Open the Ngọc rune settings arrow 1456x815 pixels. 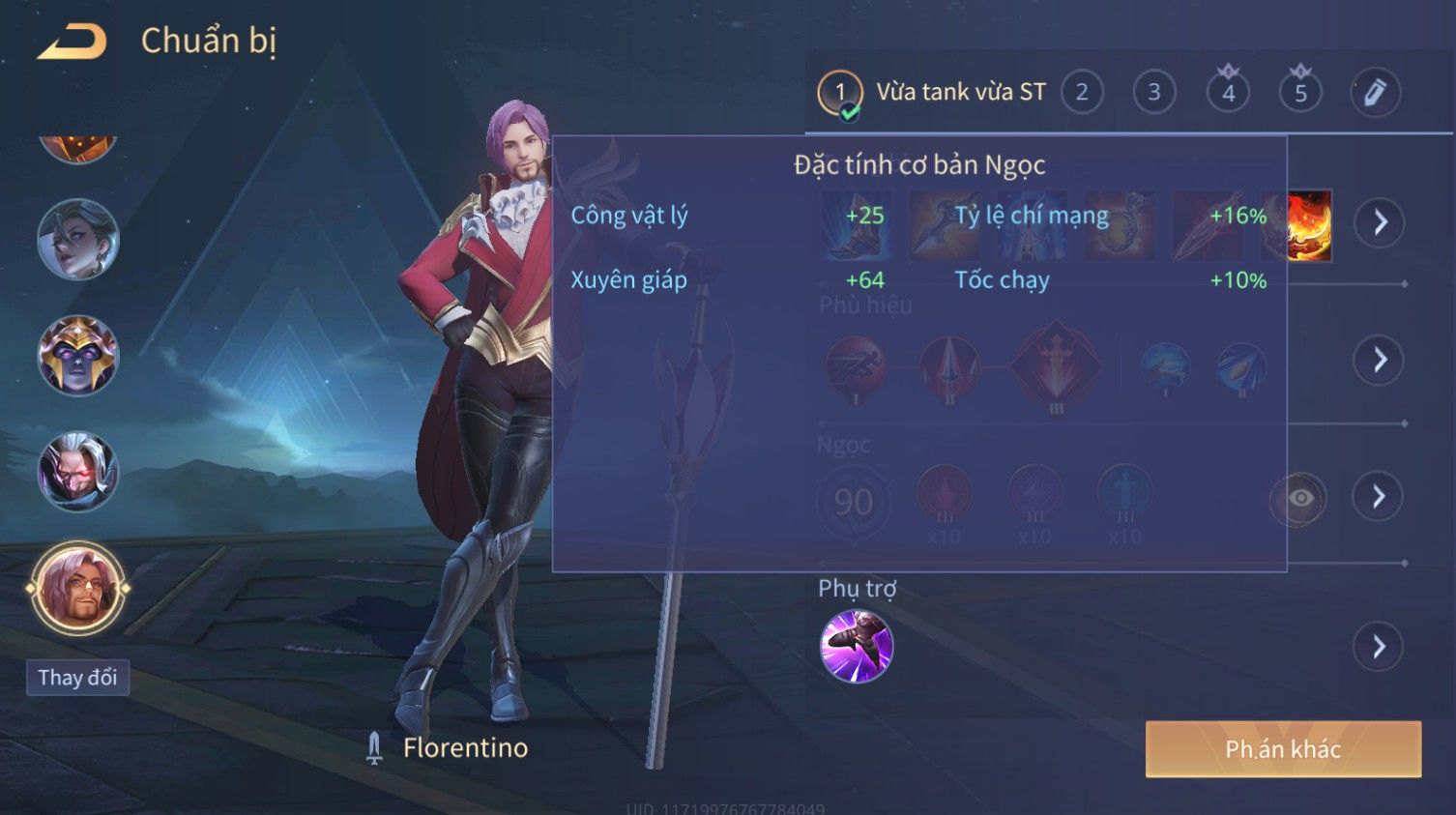point(1379,497)
